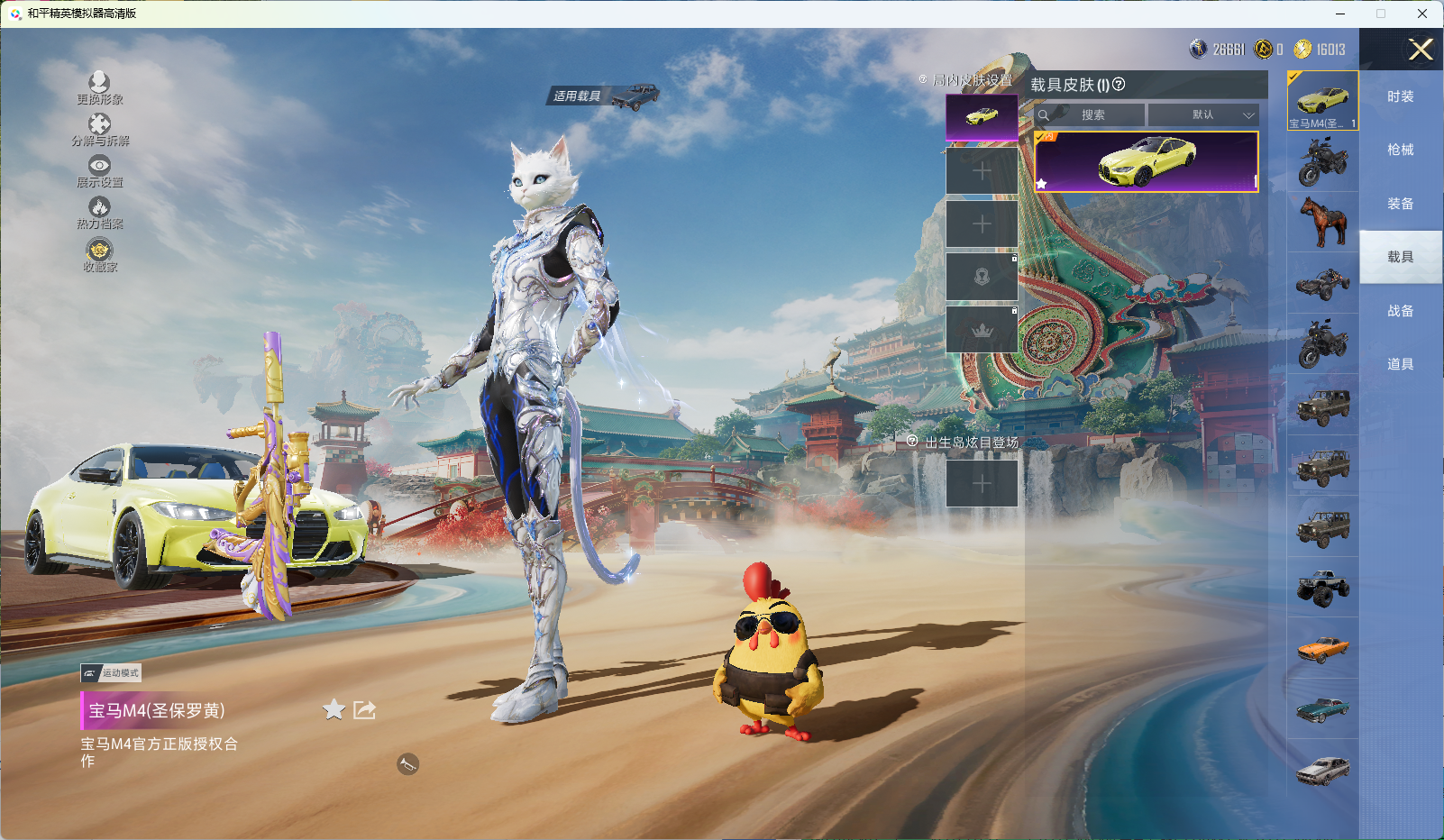Select the 装备 equipment tab

pos(1400,204)
